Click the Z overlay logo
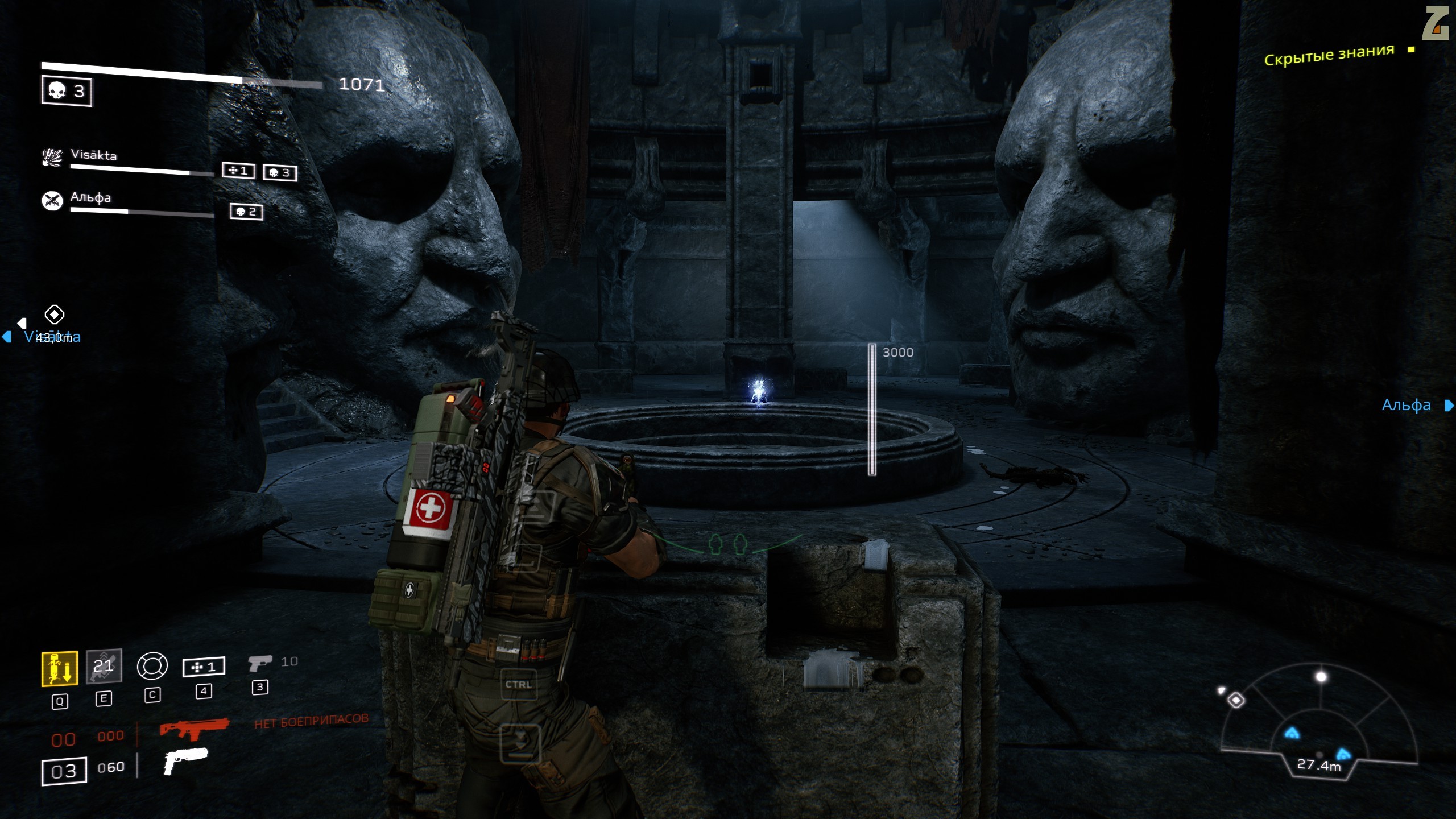 [x=1435, y=23]
